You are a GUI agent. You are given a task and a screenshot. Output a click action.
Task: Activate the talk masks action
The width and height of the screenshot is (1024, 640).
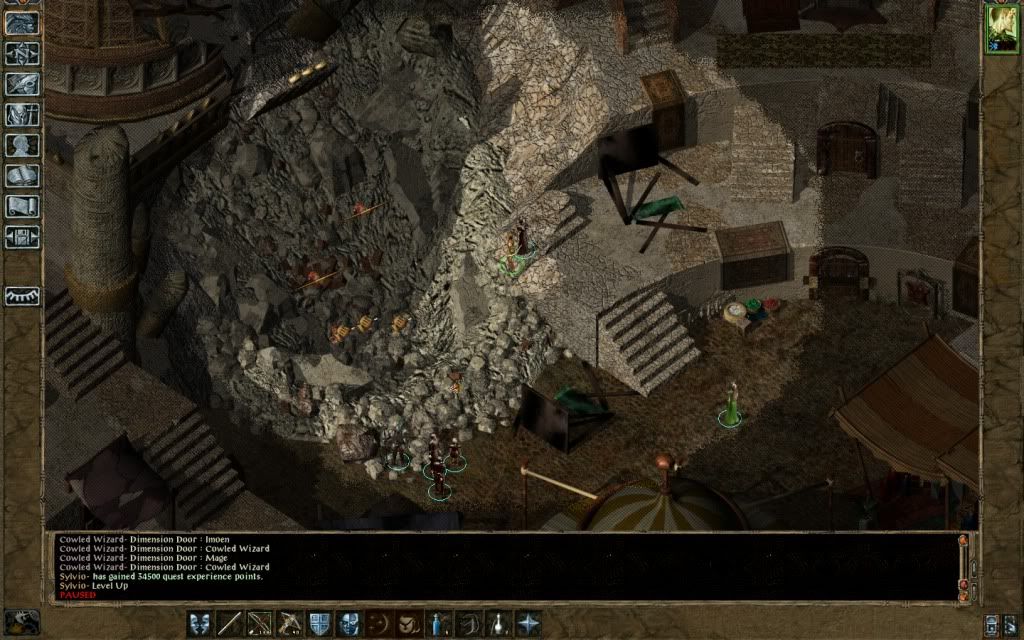click(x=200, y=622)
